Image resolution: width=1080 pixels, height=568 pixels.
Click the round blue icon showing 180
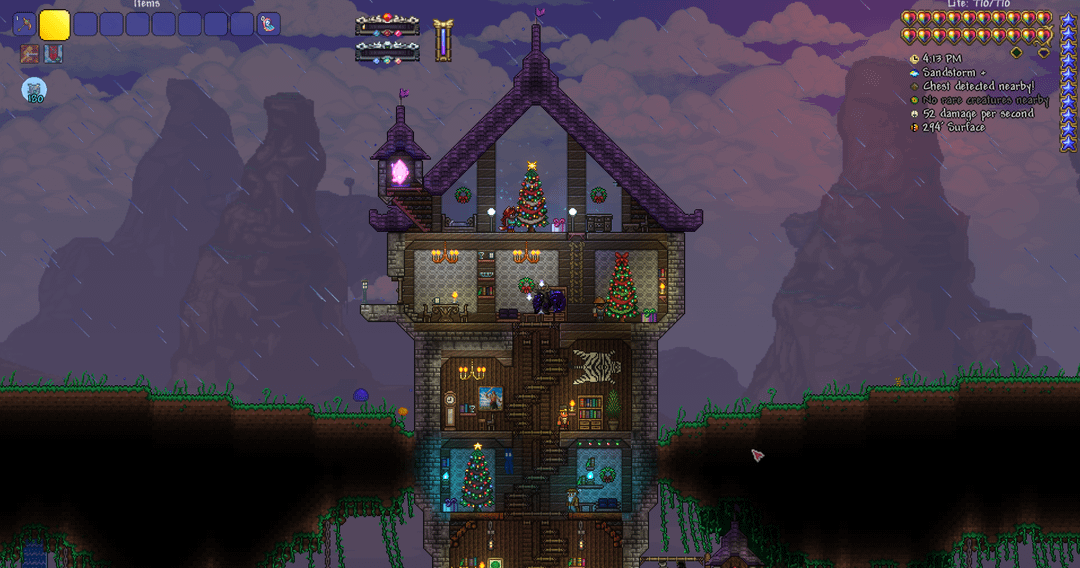(34, 91)
